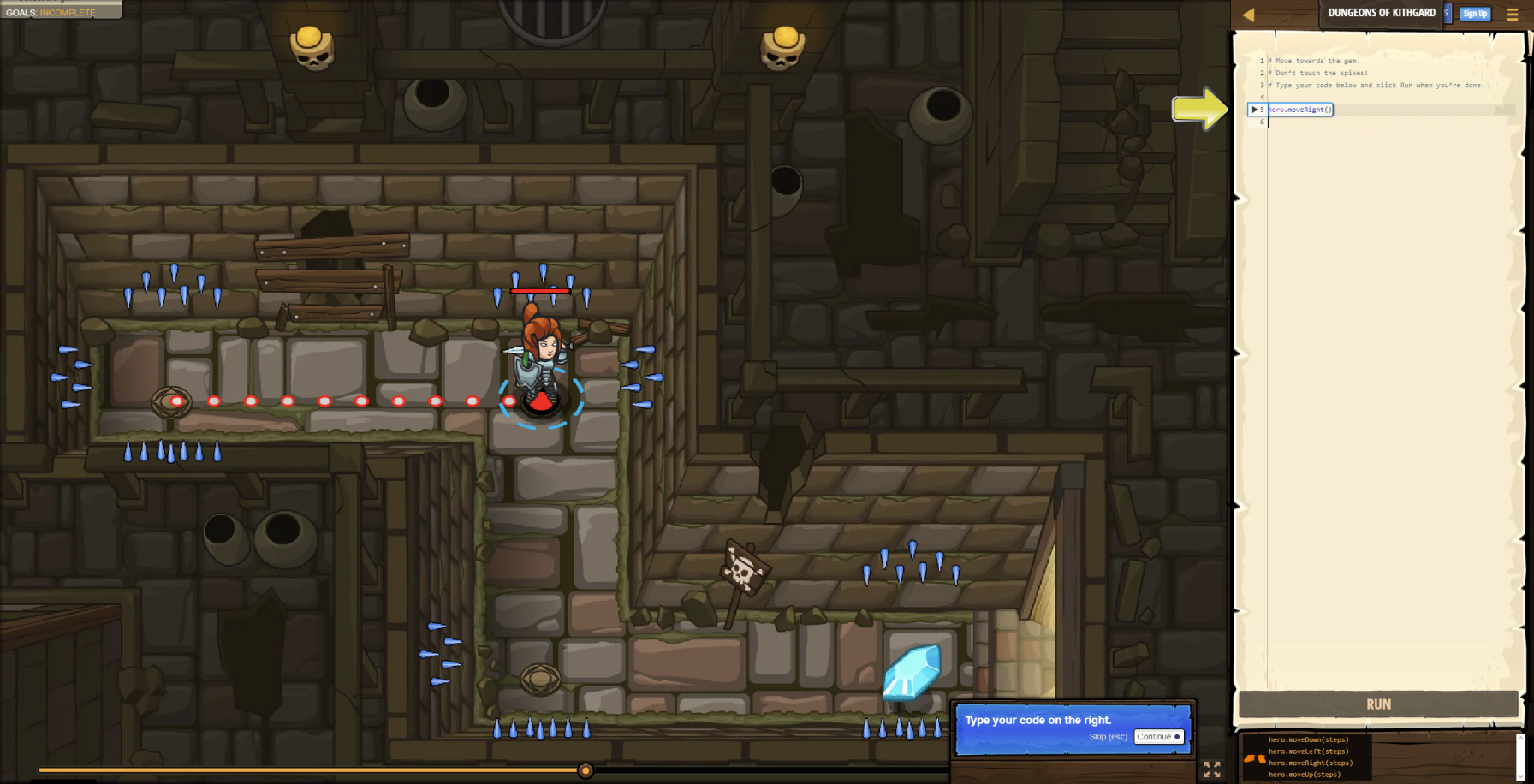Select hero.moveDown(steps) in the method list
The width and height of the screenshot is (1534, 784).
tap(1308, 739)
